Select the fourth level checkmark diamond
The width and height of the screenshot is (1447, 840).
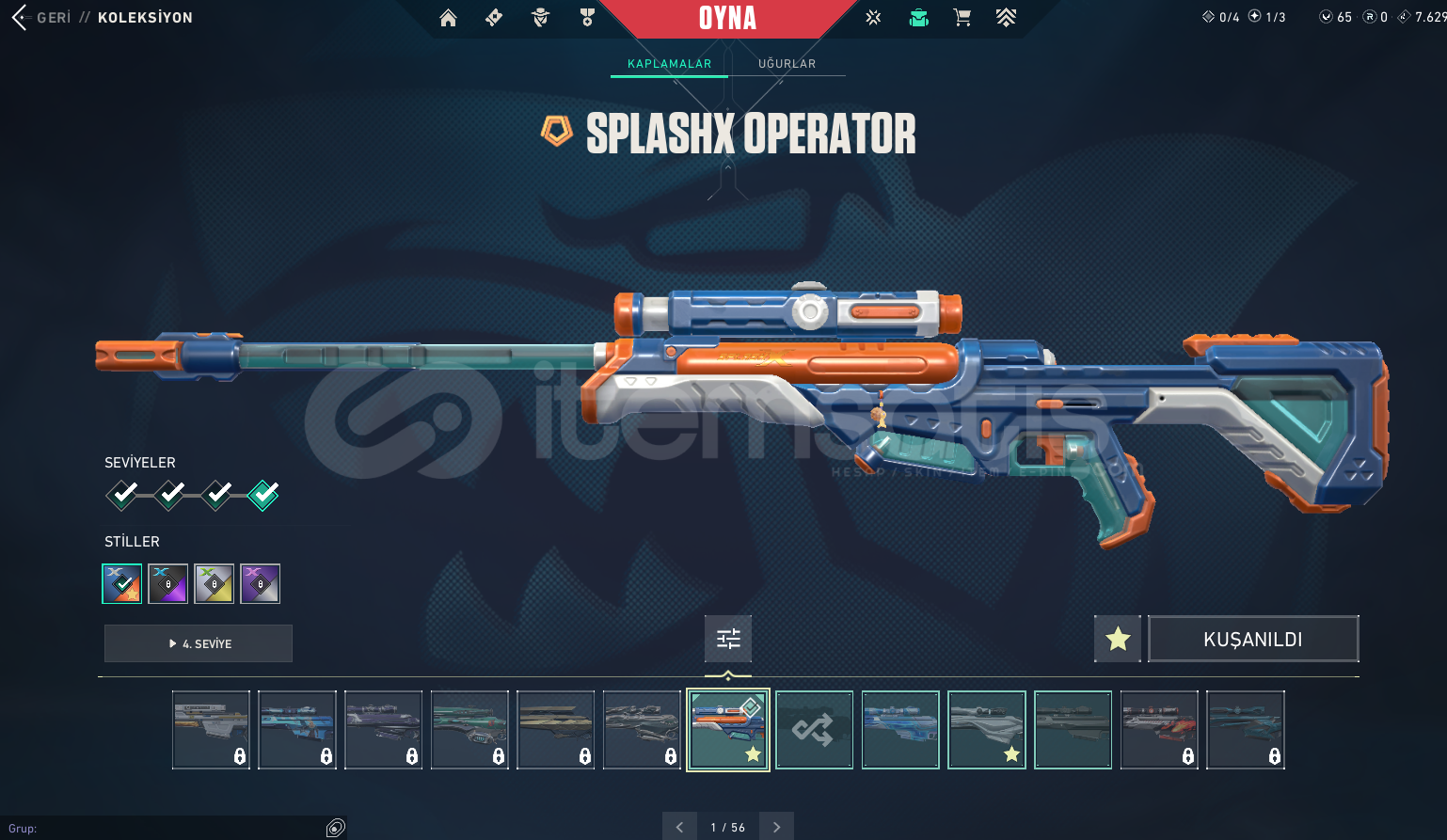point(263,494)
